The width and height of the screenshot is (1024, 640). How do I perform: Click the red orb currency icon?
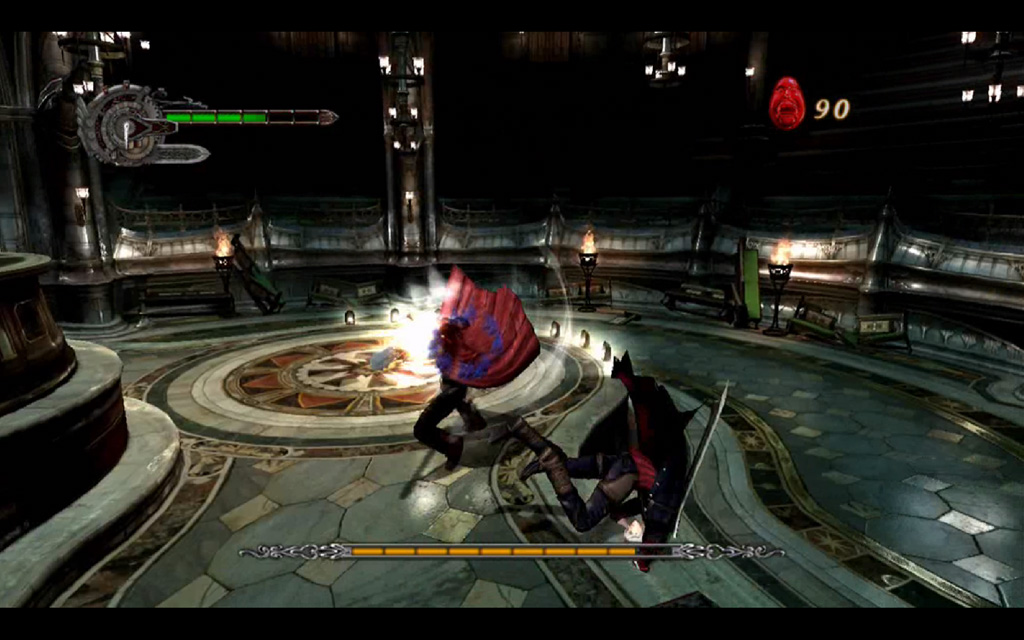(787, 103)
